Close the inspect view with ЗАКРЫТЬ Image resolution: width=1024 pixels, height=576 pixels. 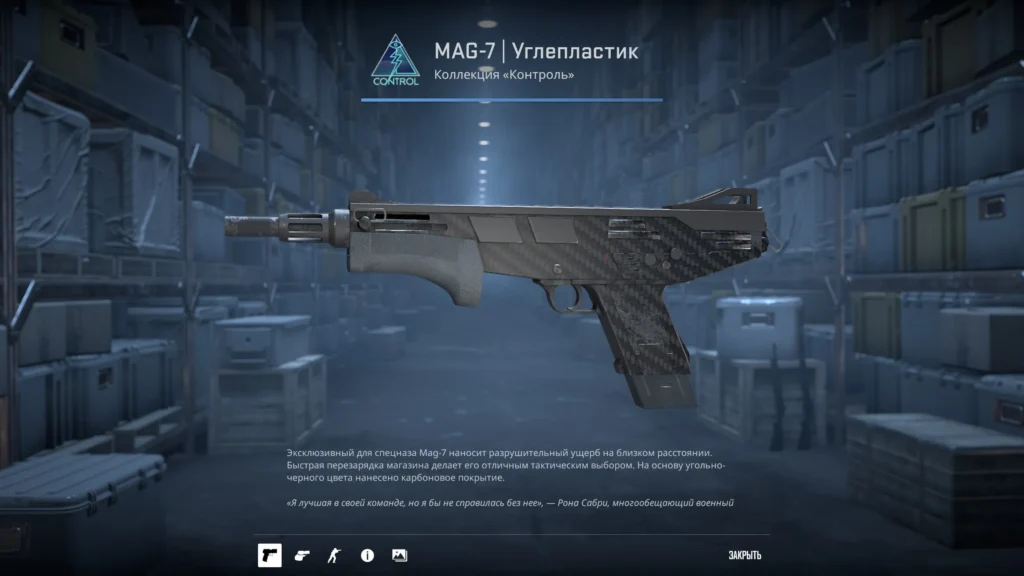pos(745,556)
